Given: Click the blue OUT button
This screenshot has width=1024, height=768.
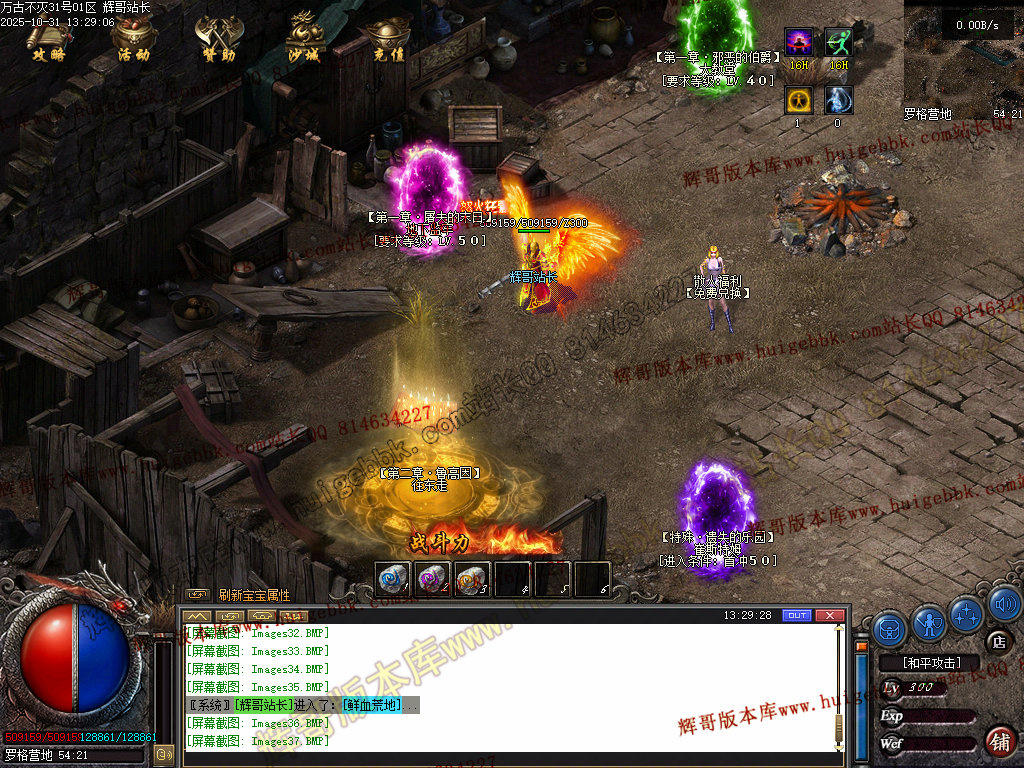Looking at the screenshot, I should [796, 615].
